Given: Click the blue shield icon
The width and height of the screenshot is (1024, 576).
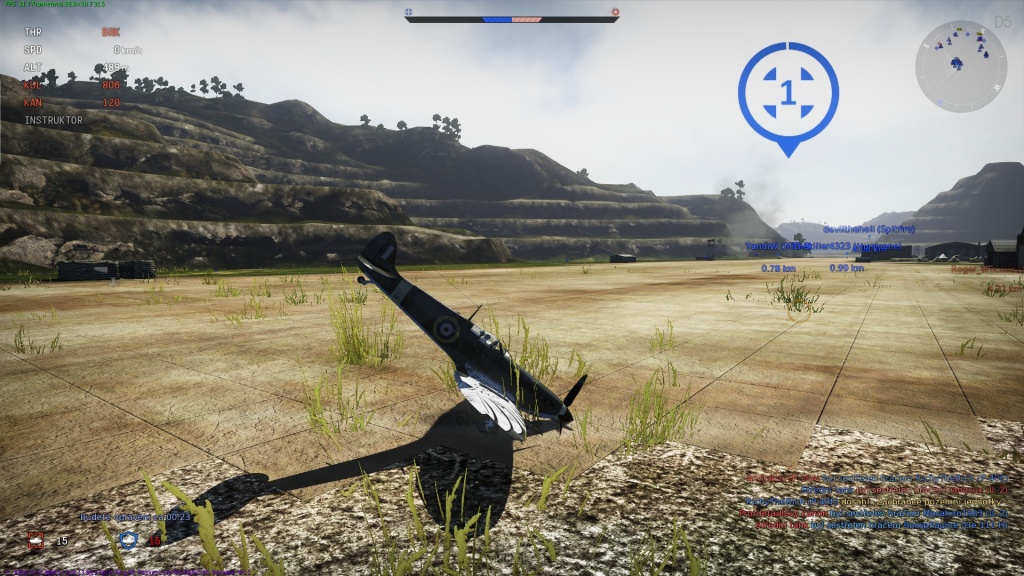Looking at the screenshot, I should (128, 540).
